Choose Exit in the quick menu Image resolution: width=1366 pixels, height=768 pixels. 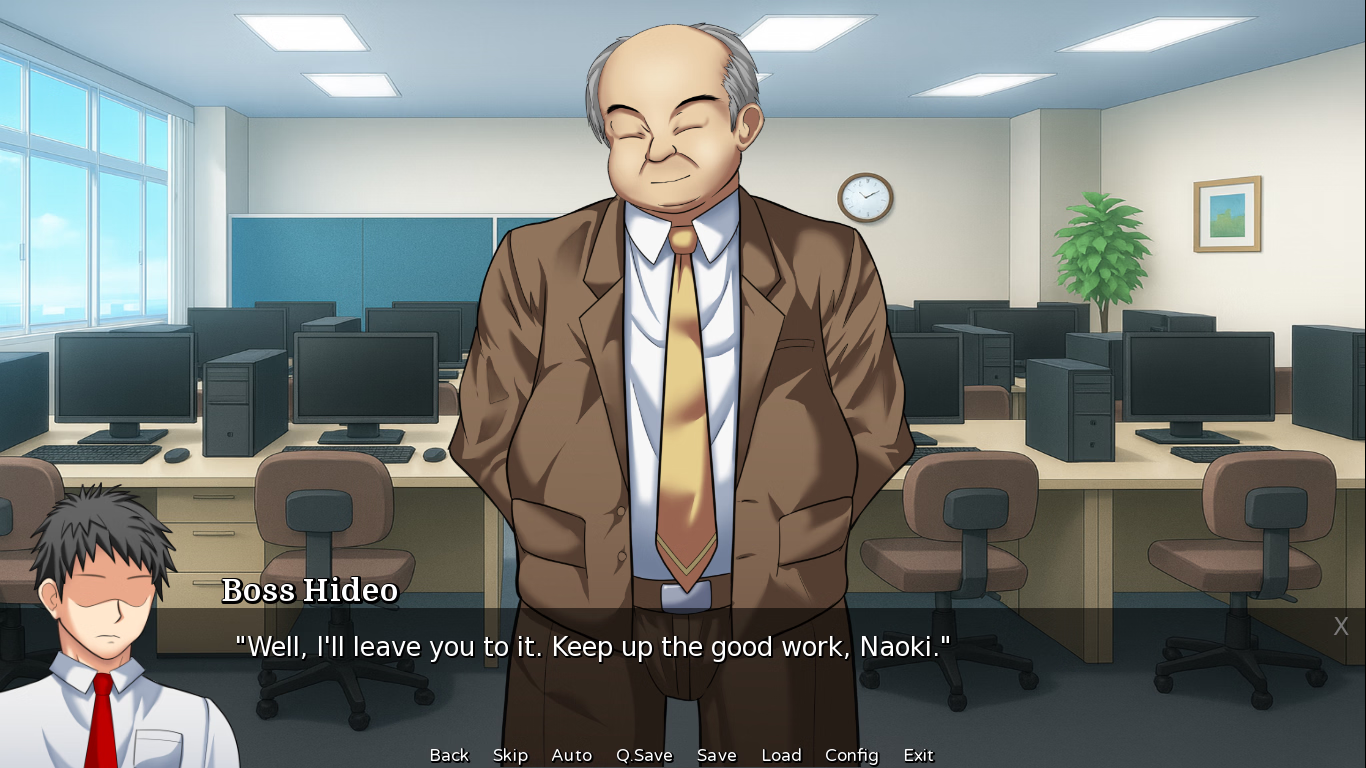point(918,755)
